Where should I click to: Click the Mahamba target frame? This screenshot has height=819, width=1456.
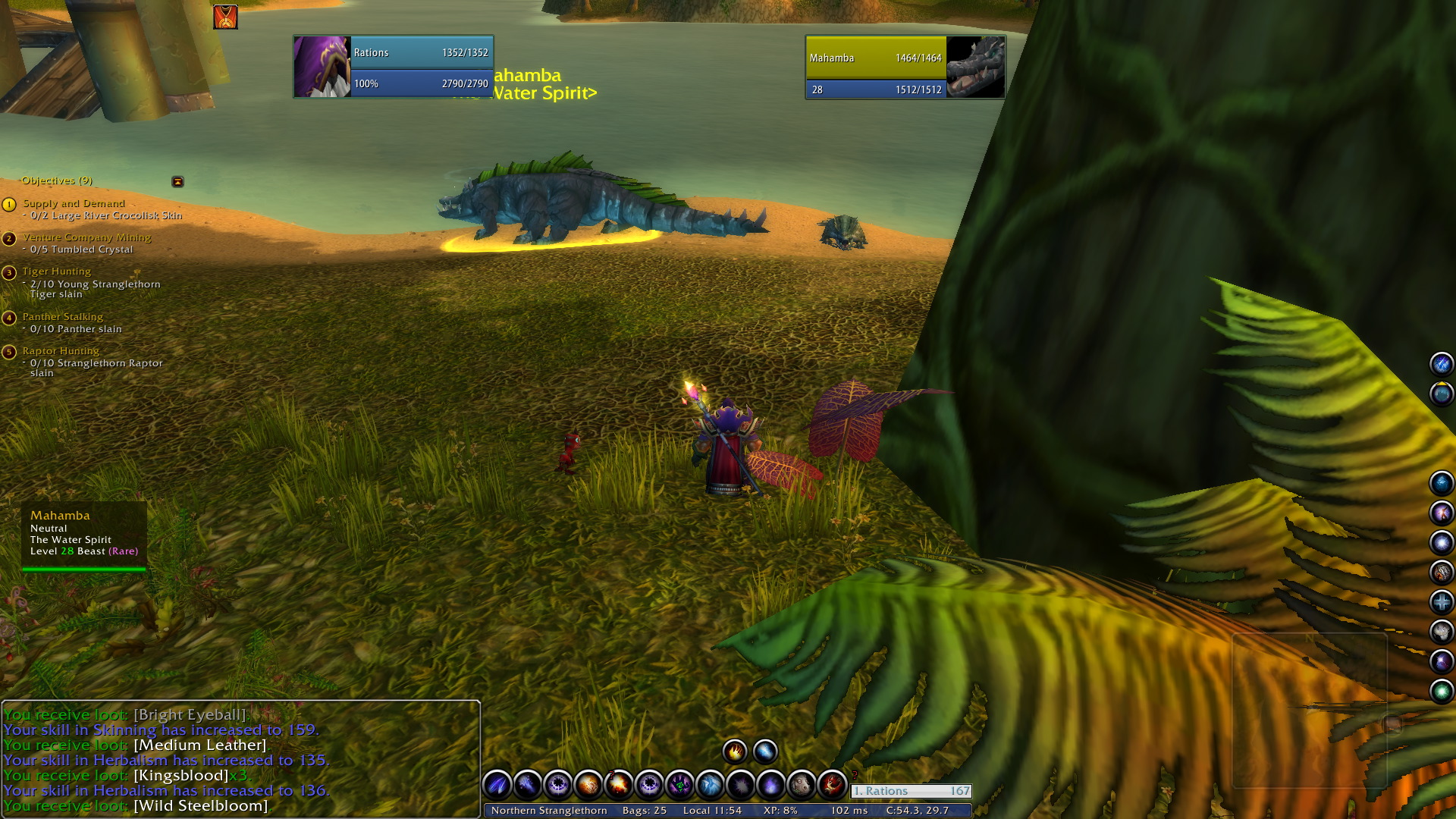(905, 67)
